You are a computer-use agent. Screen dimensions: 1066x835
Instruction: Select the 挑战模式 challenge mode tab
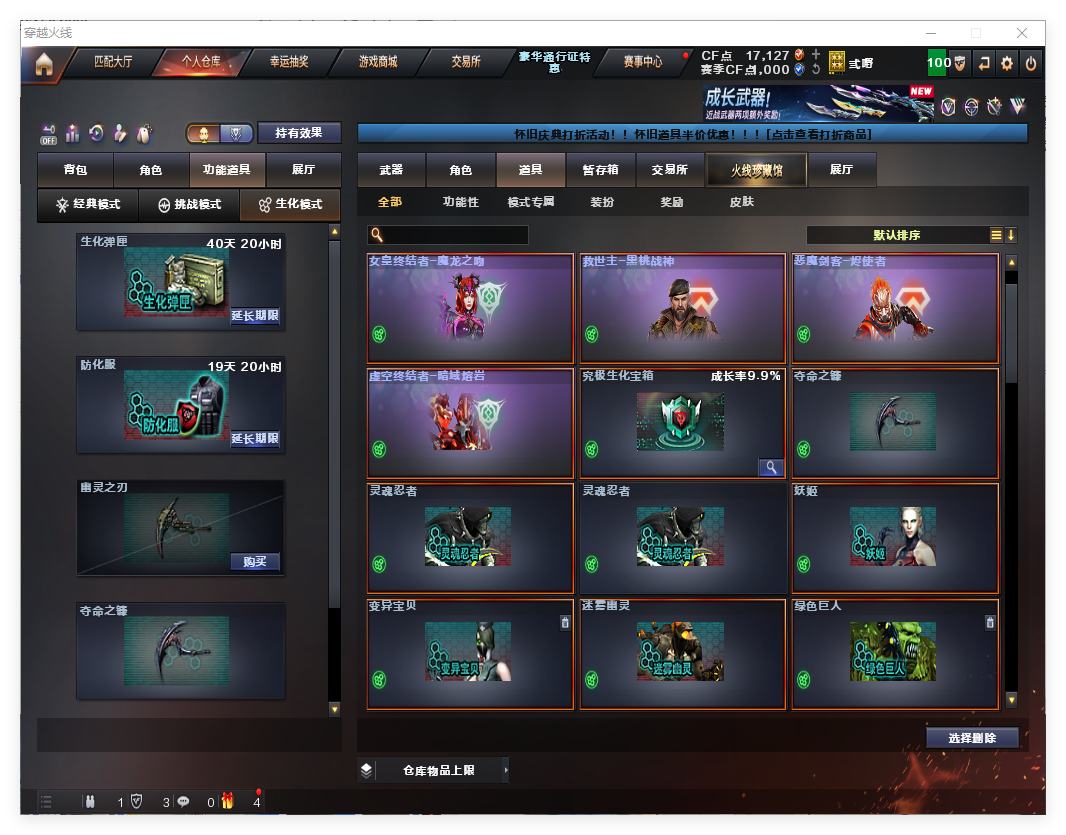(189, 205)
